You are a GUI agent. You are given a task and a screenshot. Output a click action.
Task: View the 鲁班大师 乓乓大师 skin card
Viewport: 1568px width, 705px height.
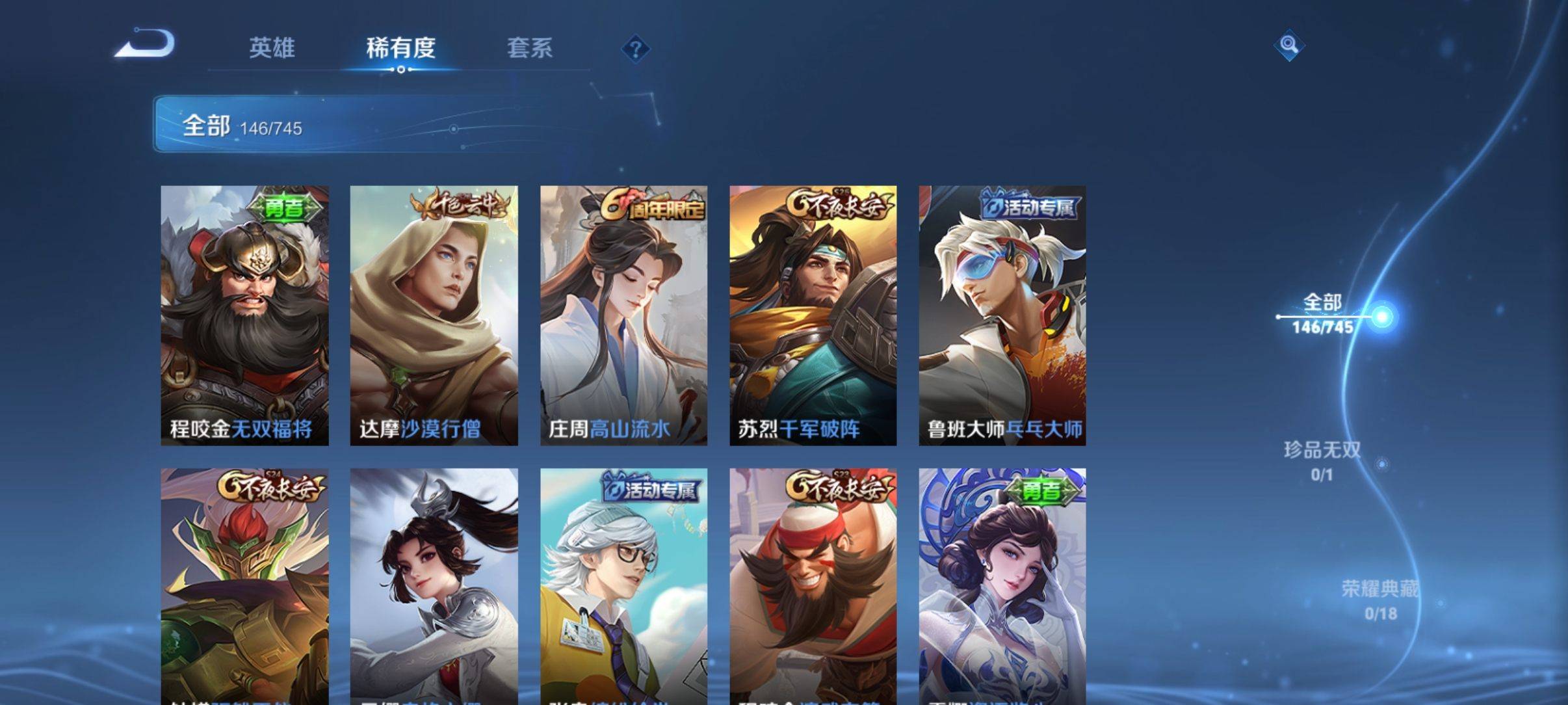tap(1002, 315)
